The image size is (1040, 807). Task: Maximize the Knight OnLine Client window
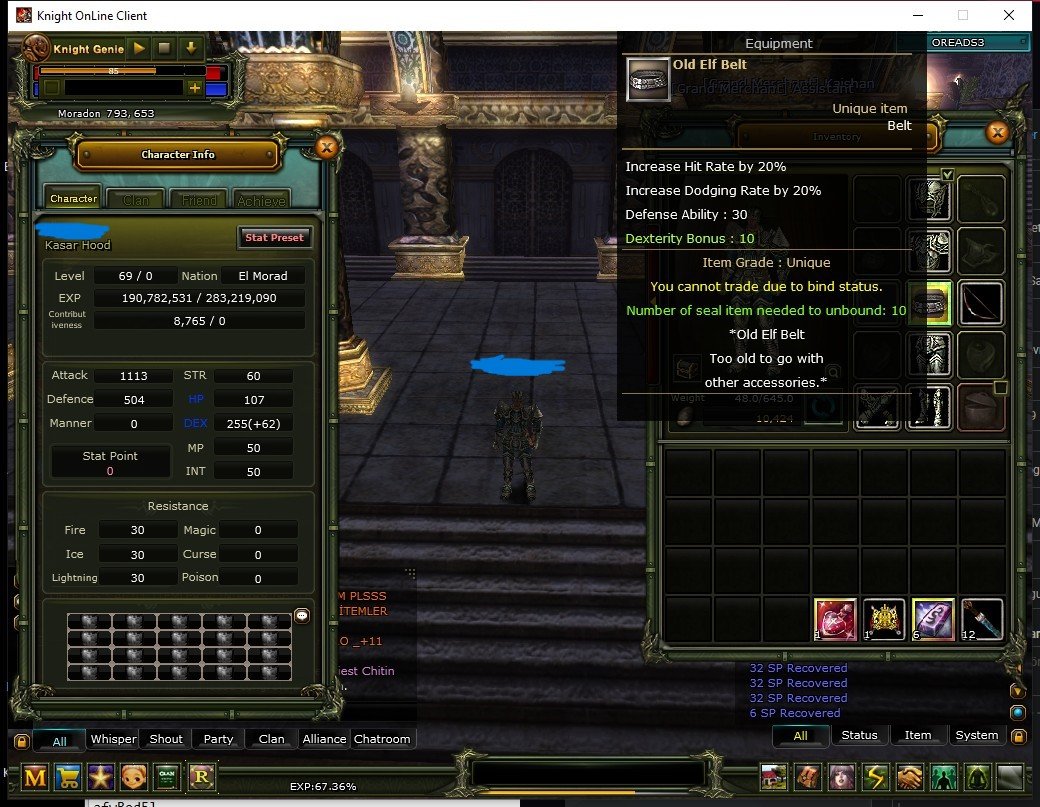point(963,15)
